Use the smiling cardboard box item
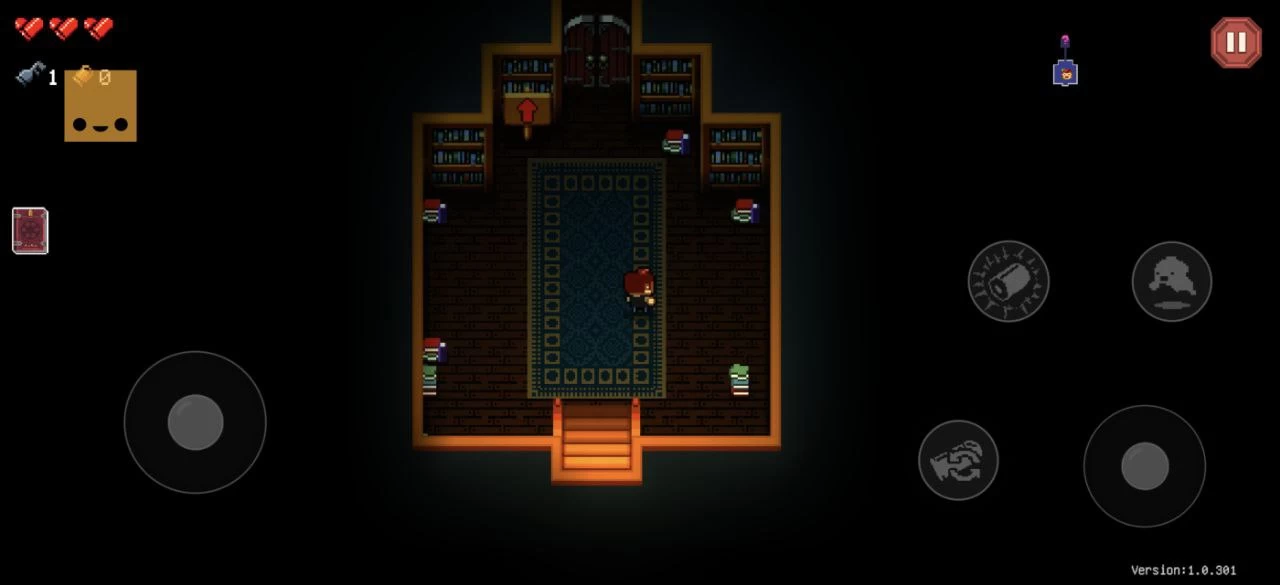The image size is (1280, 585). click(x=101, y=106)
